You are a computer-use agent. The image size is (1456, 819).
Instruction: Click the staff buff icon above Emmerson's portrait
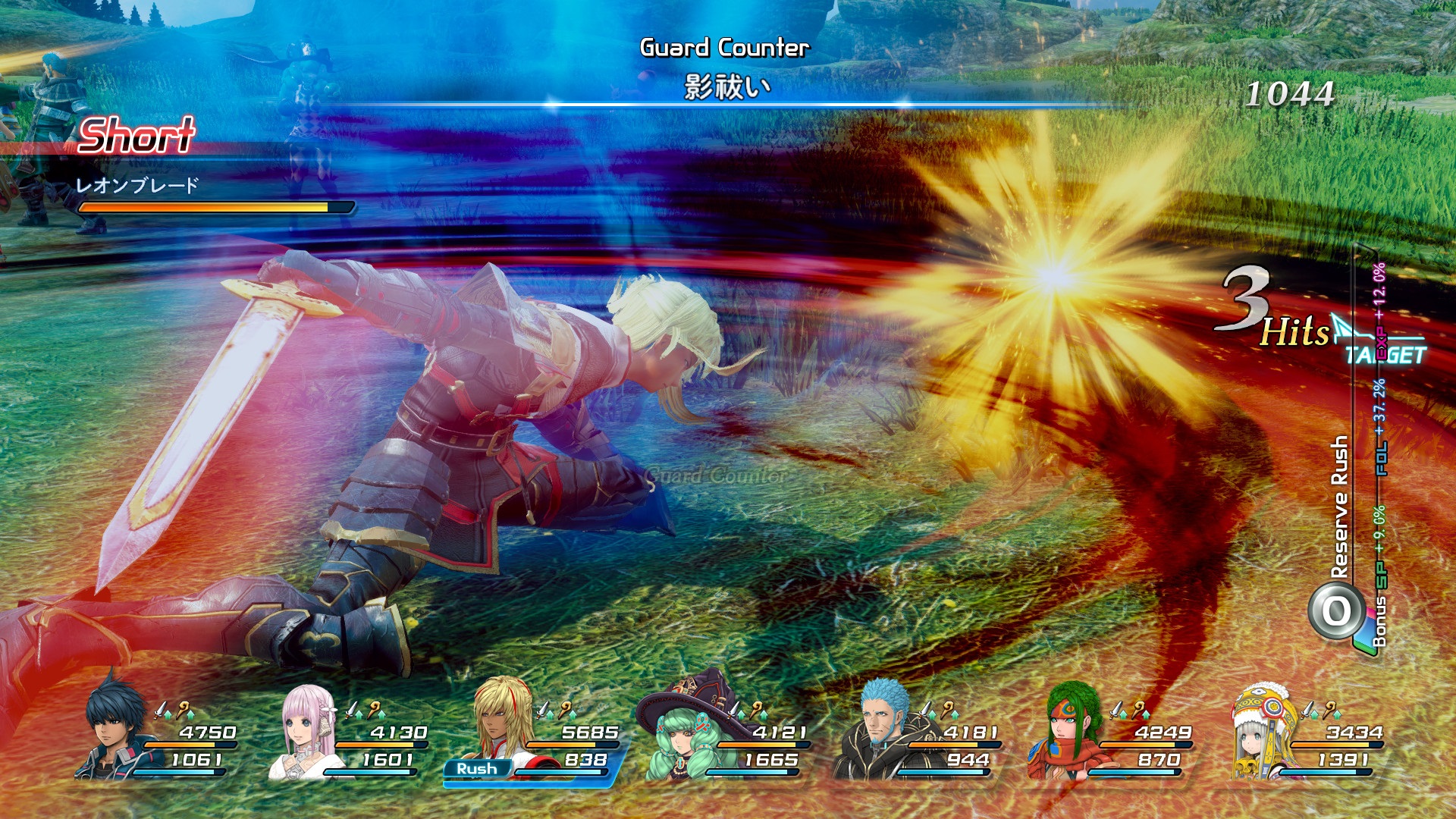947,709
